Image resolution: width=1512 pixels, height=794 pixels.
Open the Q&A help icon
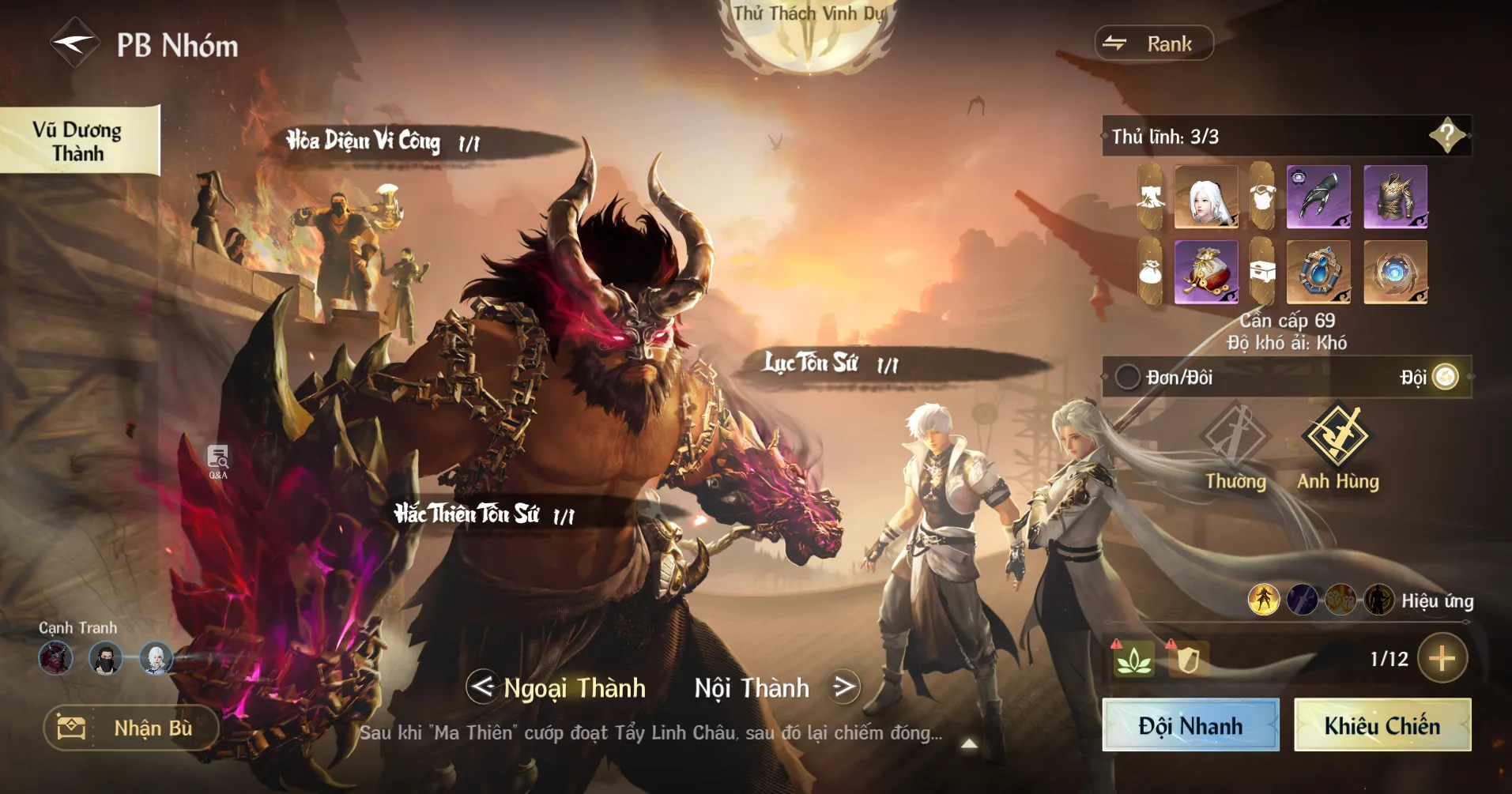point(218,461)
